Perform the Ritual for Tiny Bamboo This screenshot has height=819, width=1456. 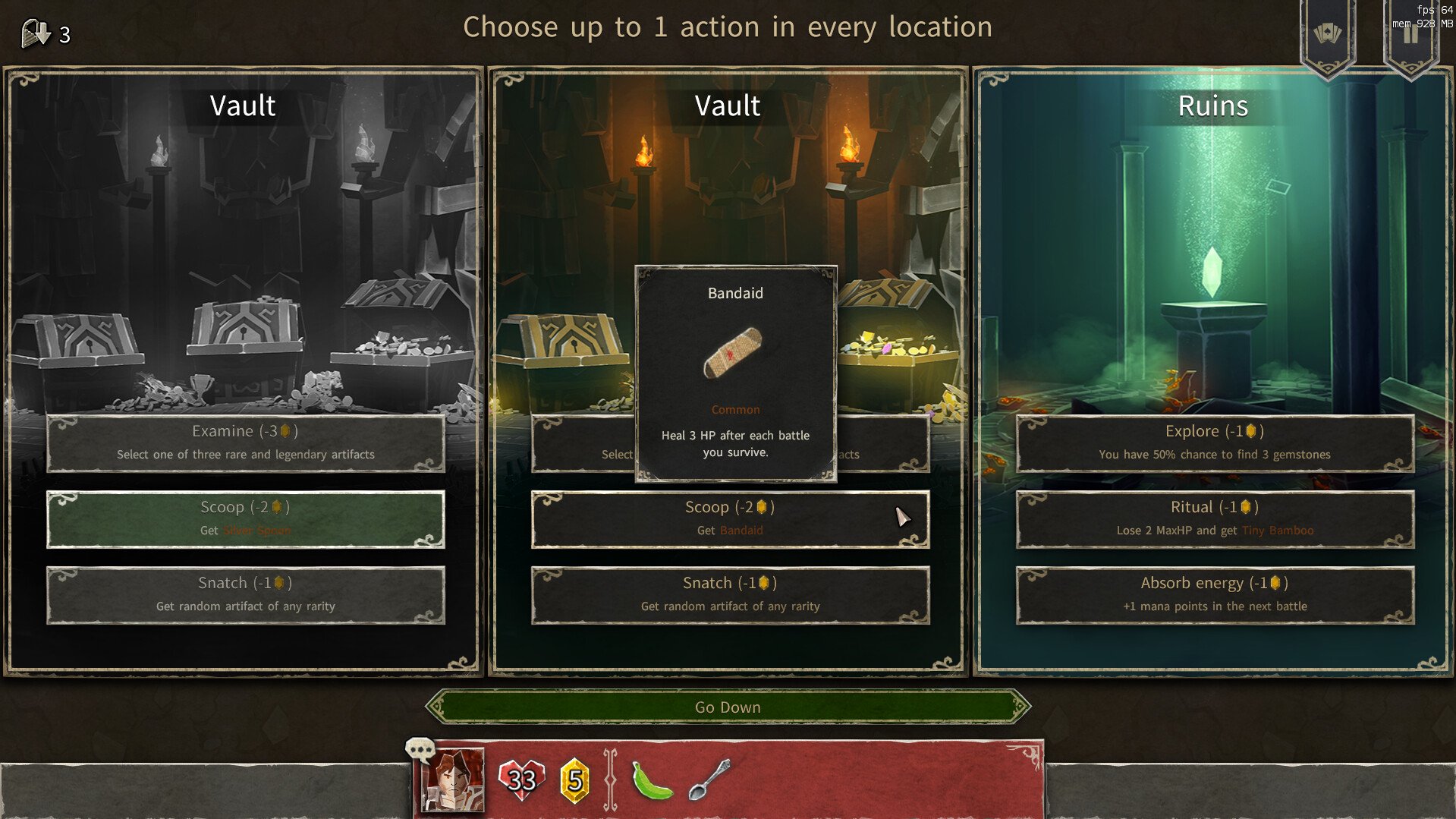point(1215,519)
